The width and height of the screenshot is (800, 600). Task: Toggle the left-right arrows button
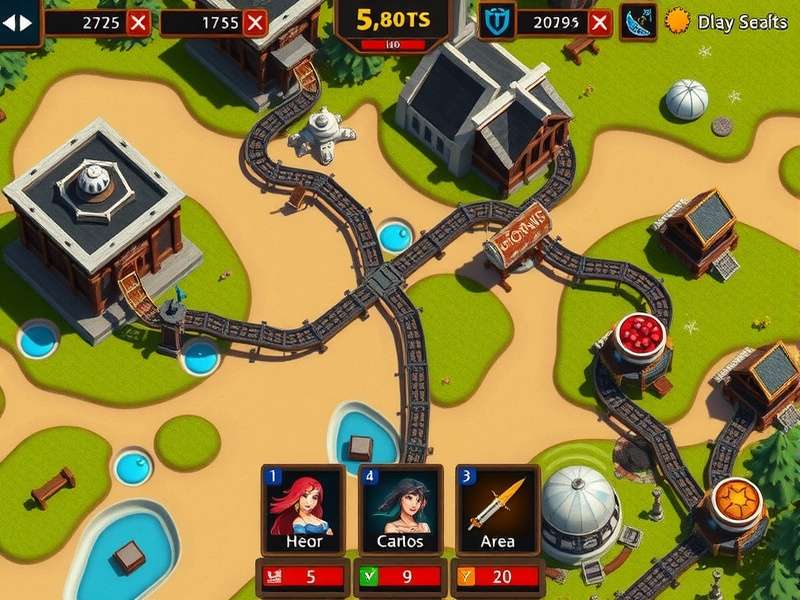tap(19, 21)
